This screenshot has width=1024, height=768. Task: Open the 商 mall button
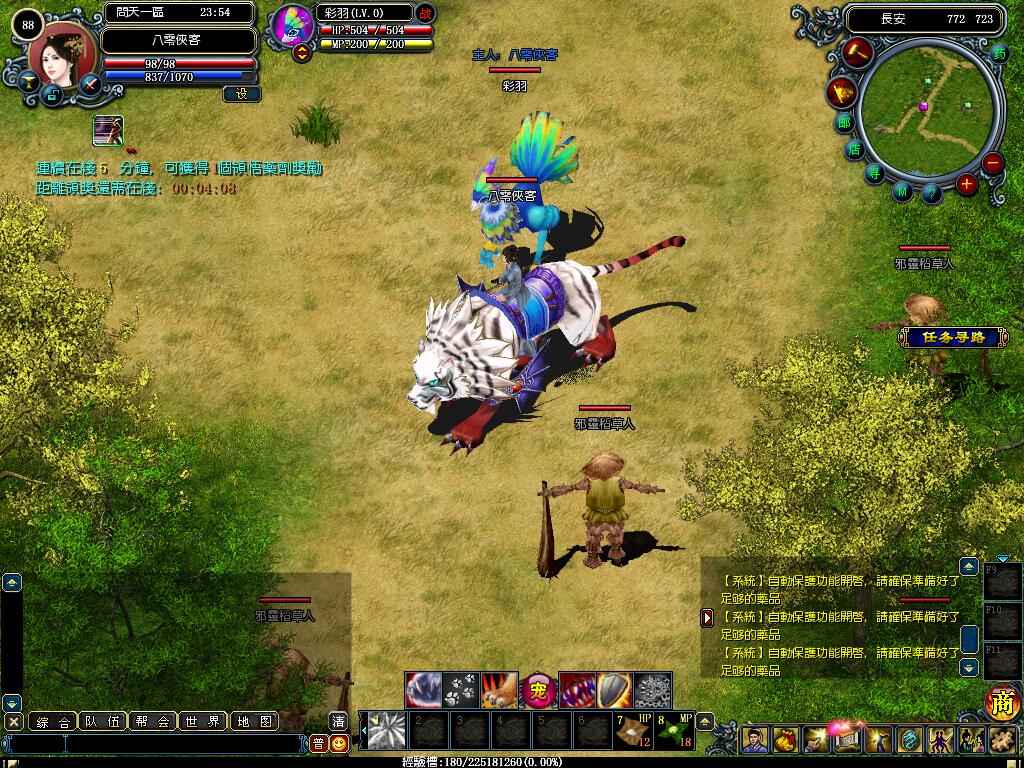click(x=1002, y=703)
